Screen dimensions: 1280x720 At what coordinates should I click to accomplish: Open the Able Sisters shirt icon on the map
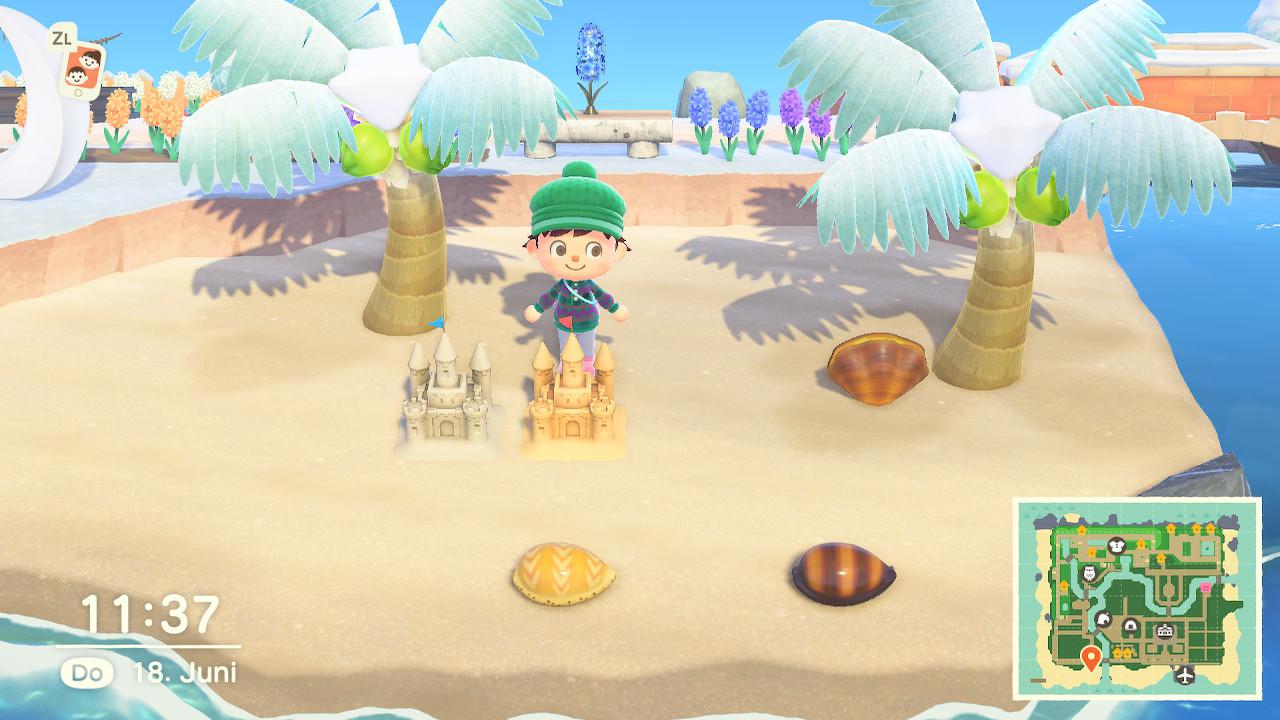1116,544
